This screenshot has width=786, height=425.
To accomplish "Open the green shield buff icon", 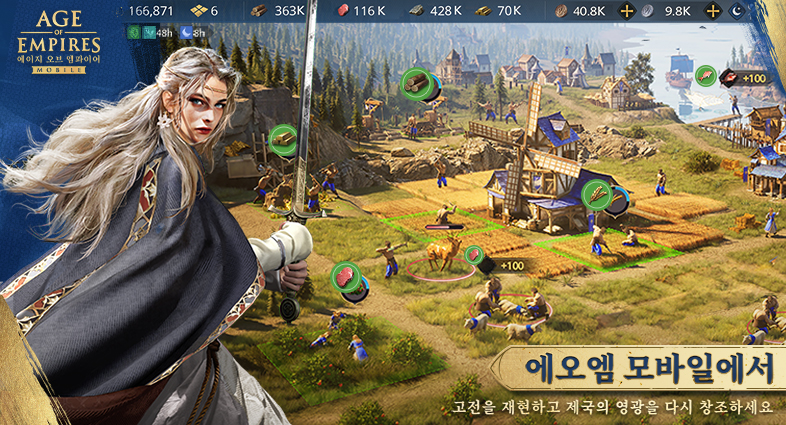I will point(136,32).
